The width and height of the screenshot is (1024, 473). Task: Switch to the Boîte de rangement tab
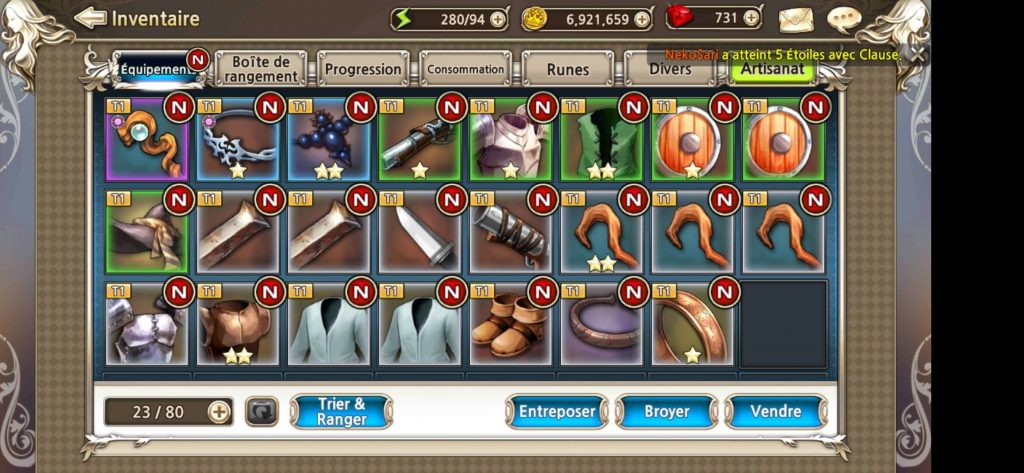[x=259, y=69]
